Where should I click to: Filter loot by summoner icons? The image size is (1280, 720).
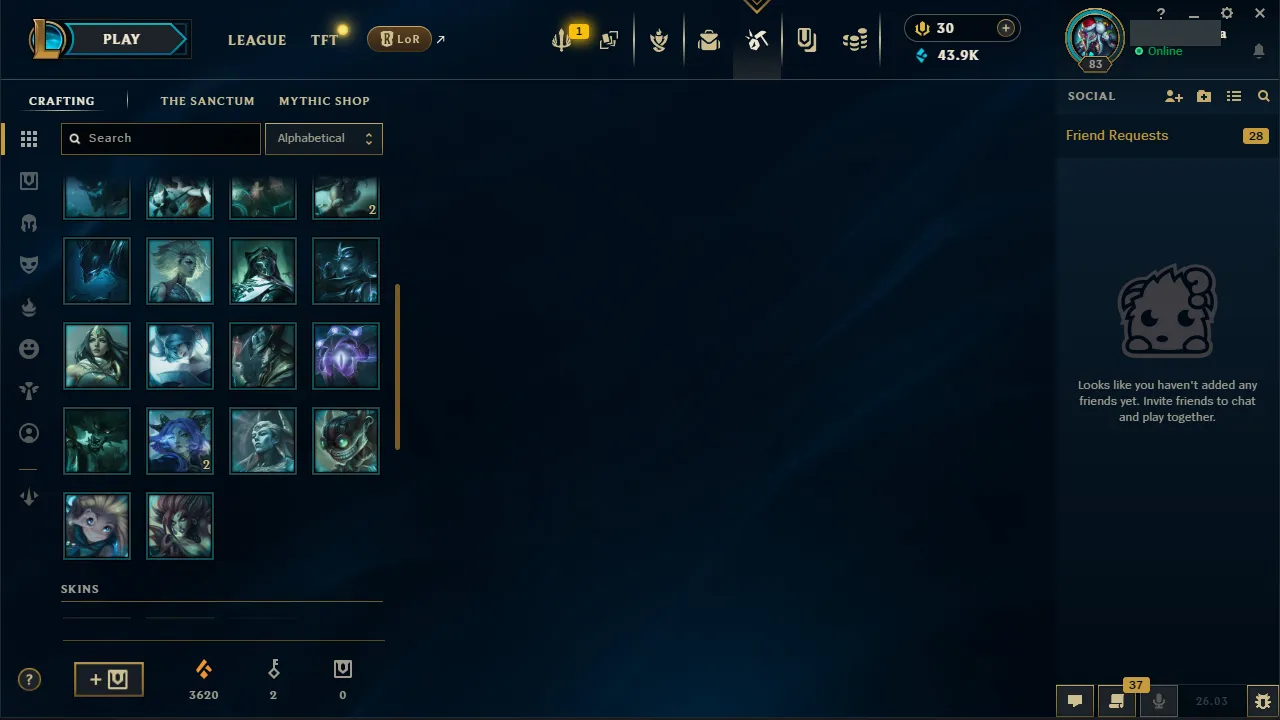tap(29, 433)
